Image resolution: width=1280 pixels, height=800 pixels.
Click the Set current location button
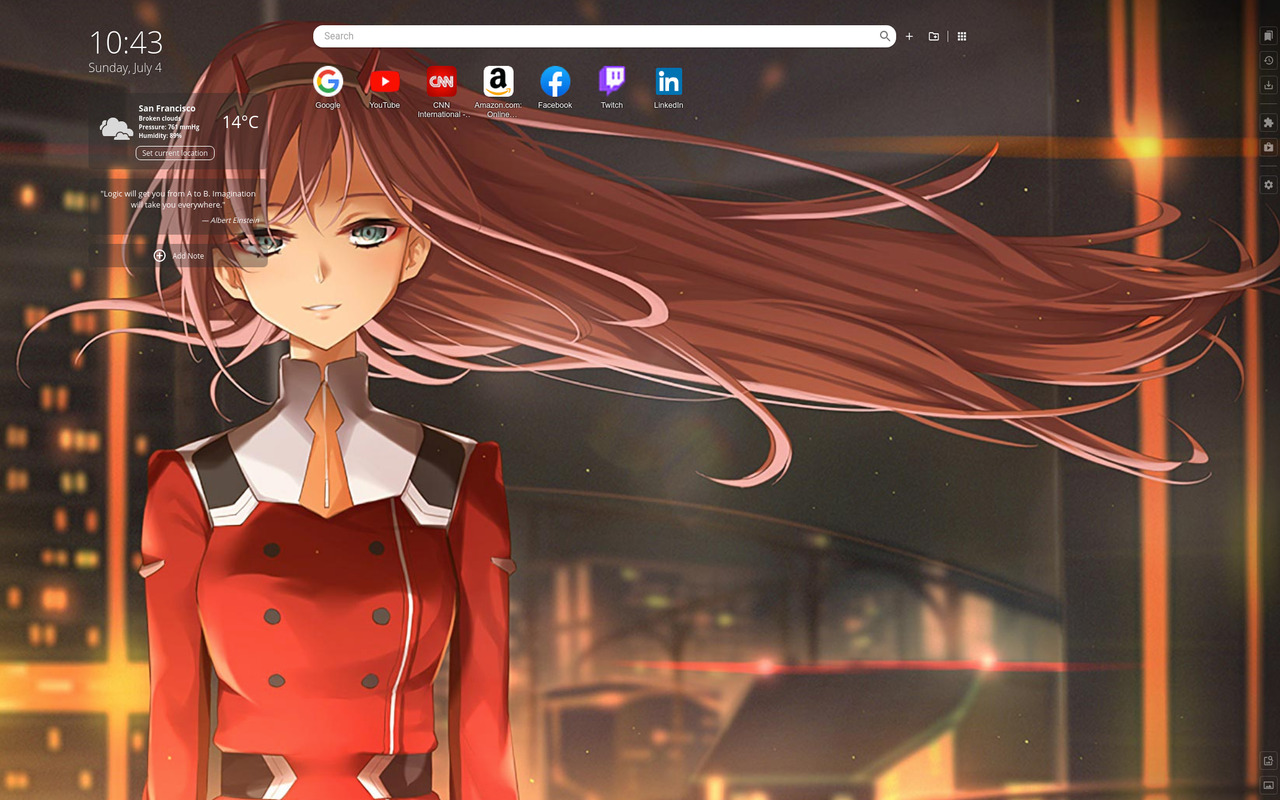pos(174,153)
